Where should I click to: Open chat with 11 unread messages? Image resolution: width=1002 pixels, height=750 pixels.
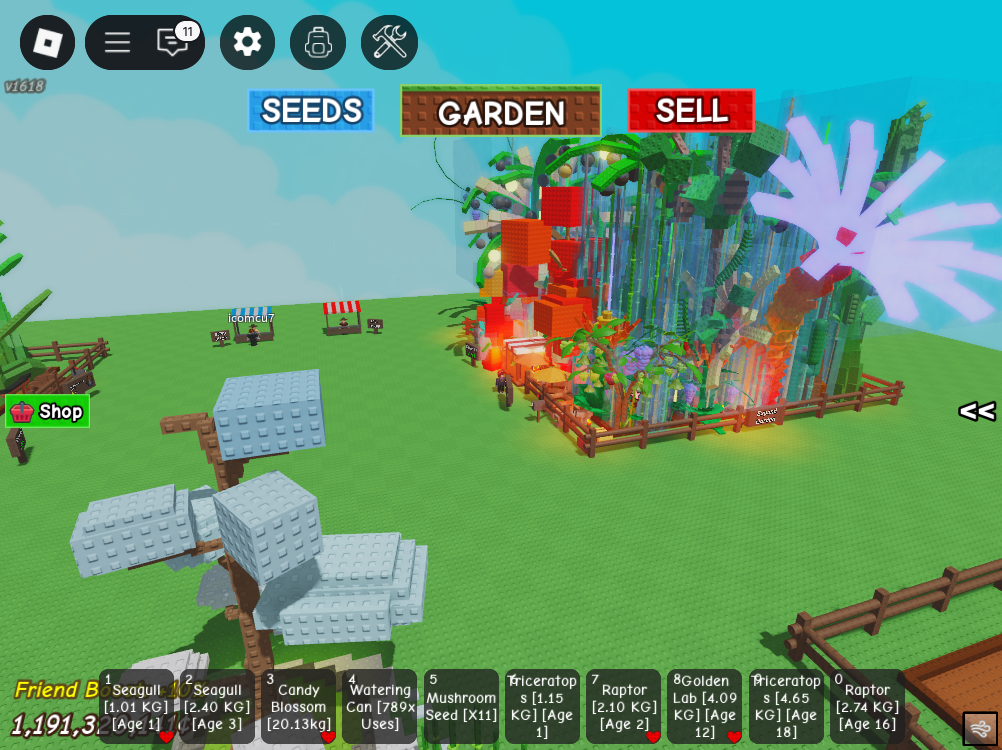[173, 42]
